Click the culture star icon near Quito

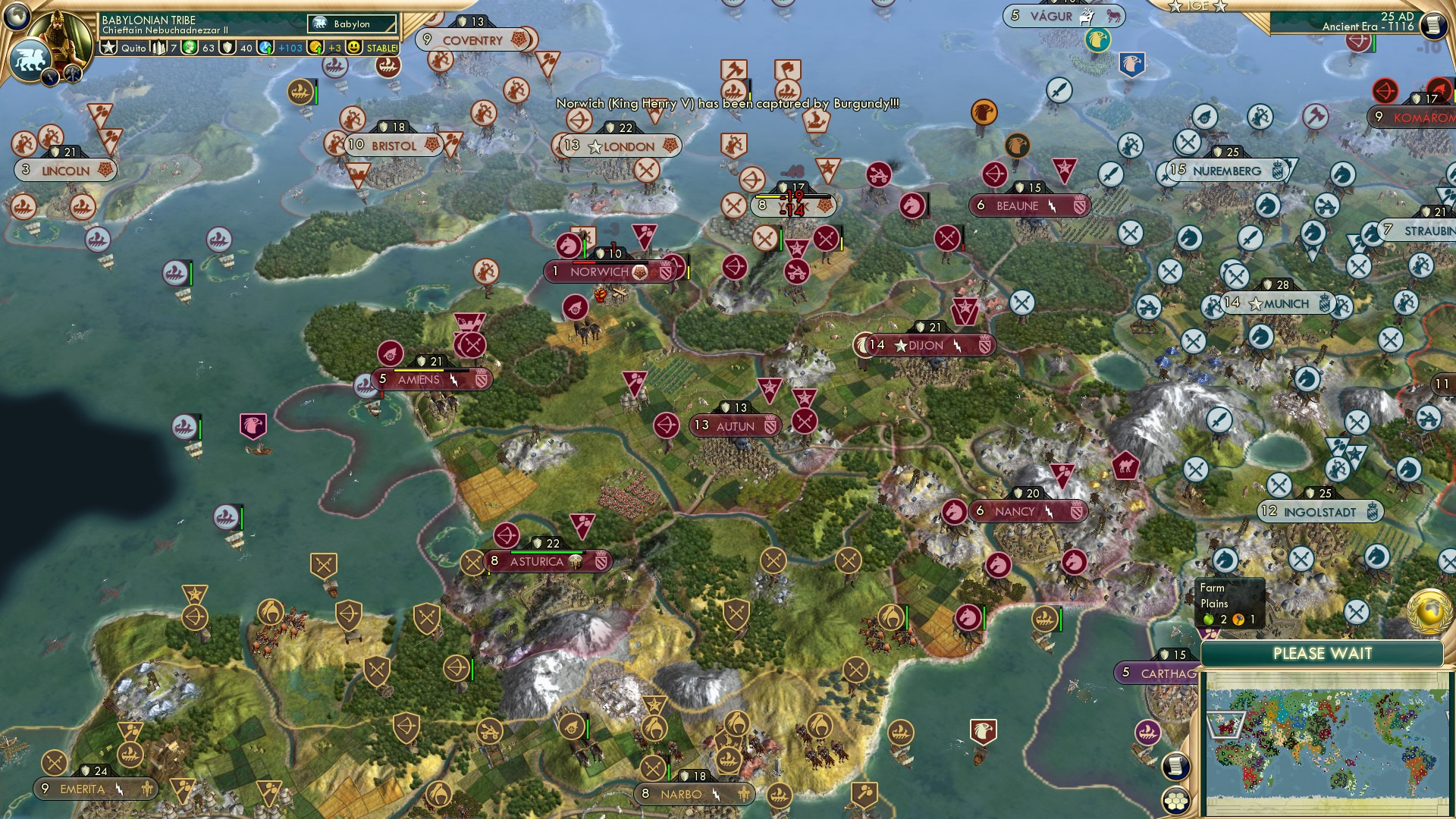tap(108, 48)
